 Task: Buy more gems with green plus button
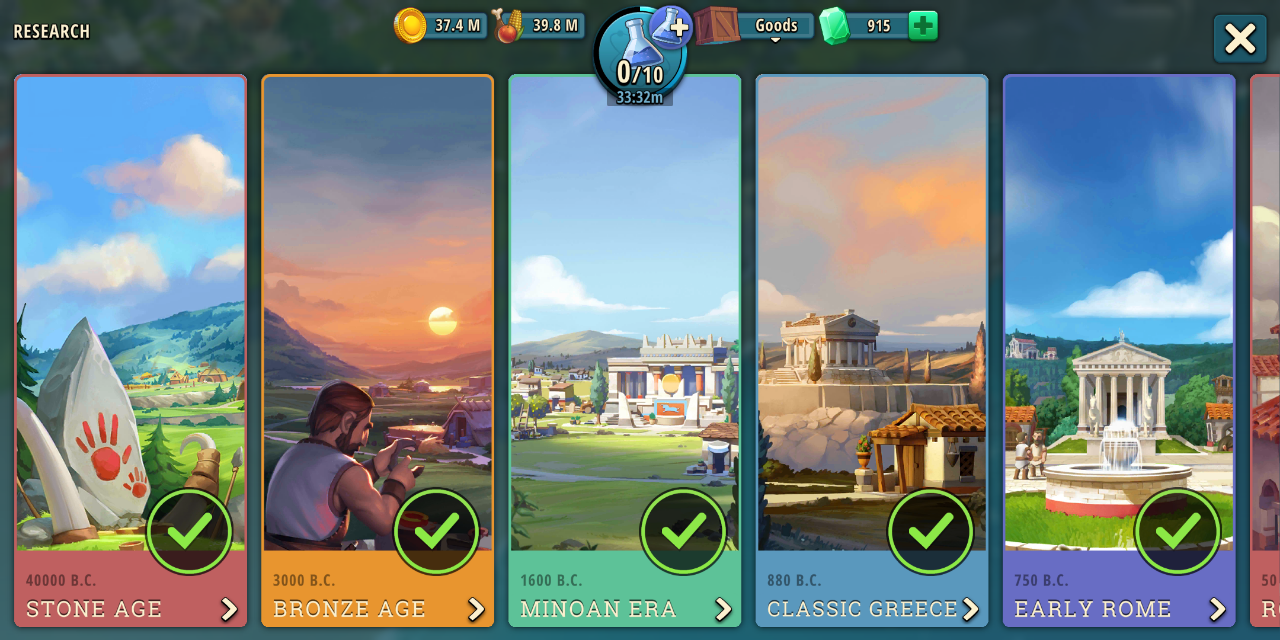(x=923, y=26)
